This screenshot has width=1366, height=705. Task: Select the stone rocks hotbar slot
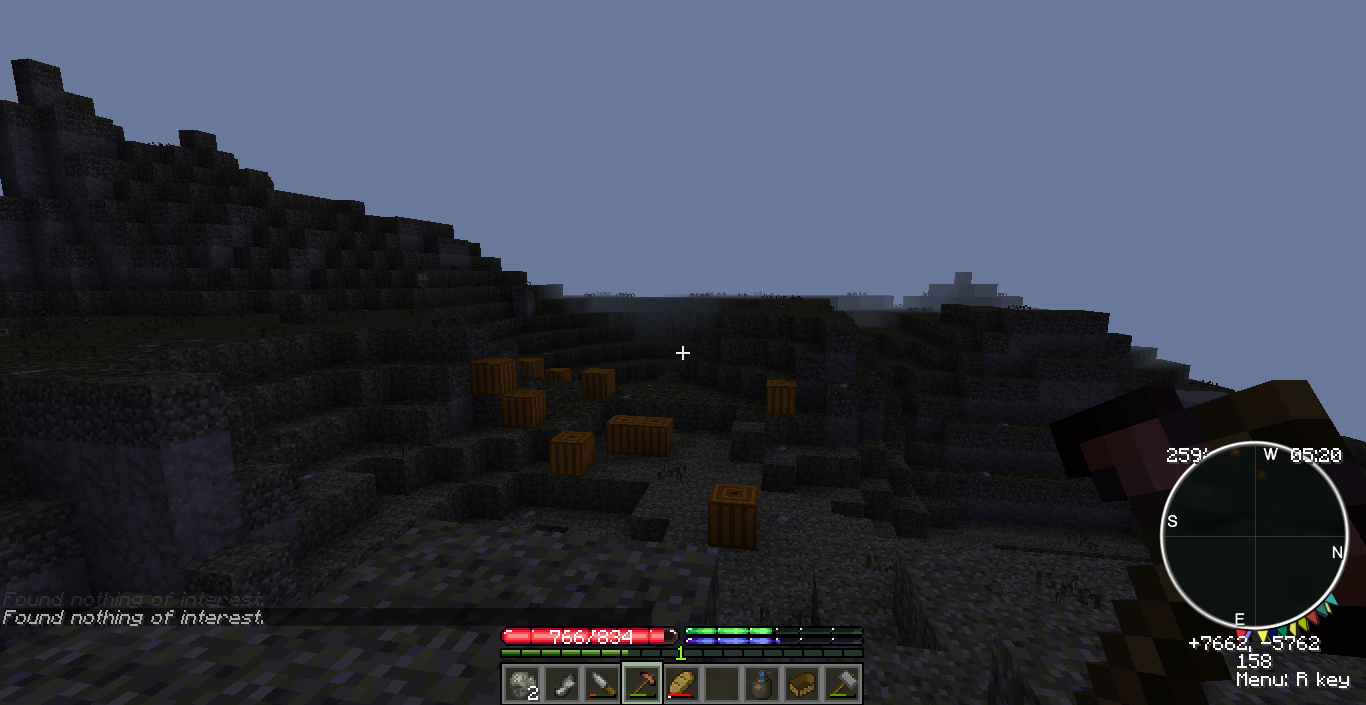pos(521,684)
